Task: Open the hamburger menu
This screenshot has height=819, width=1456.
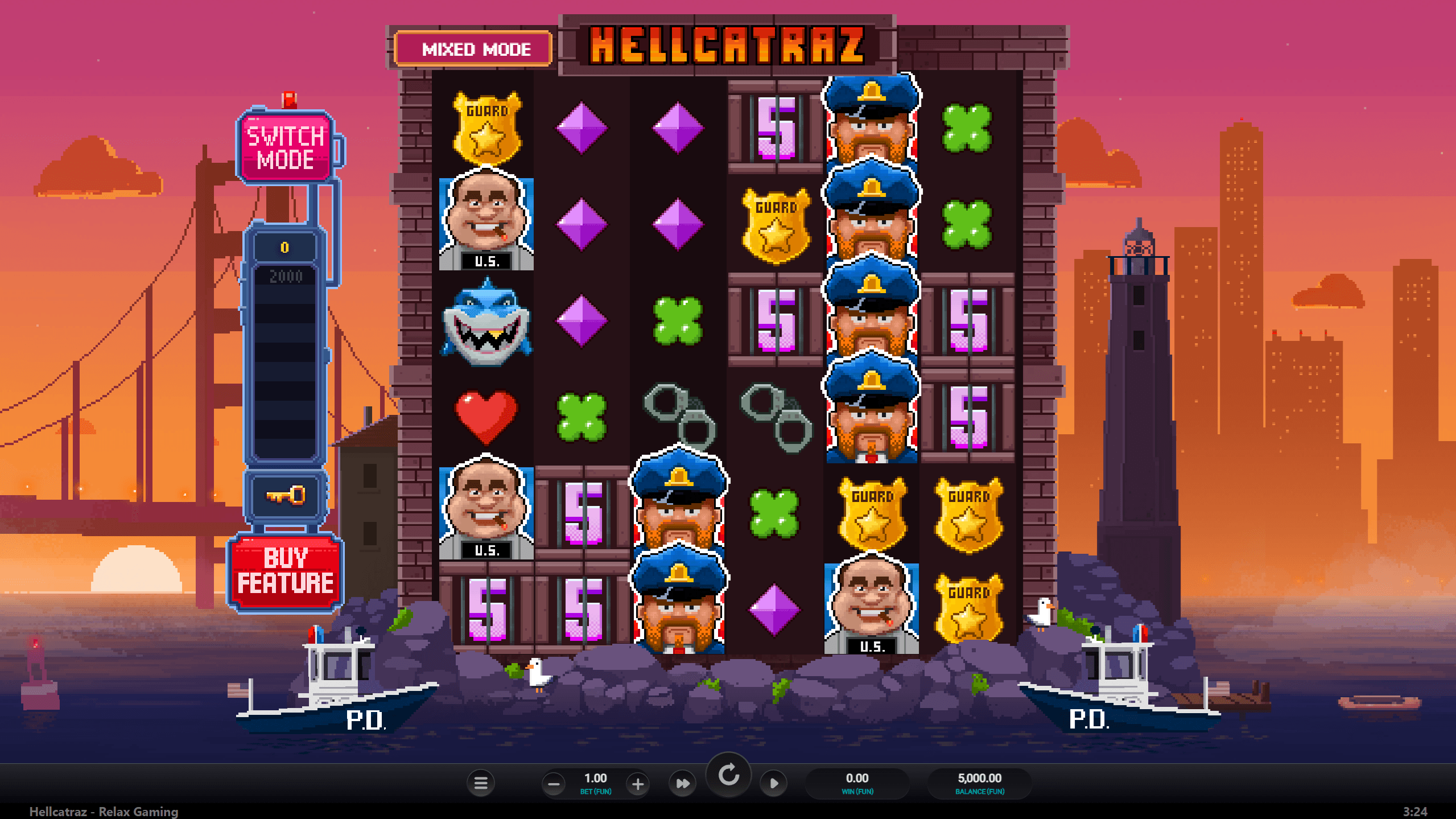Action: (481, 784)
